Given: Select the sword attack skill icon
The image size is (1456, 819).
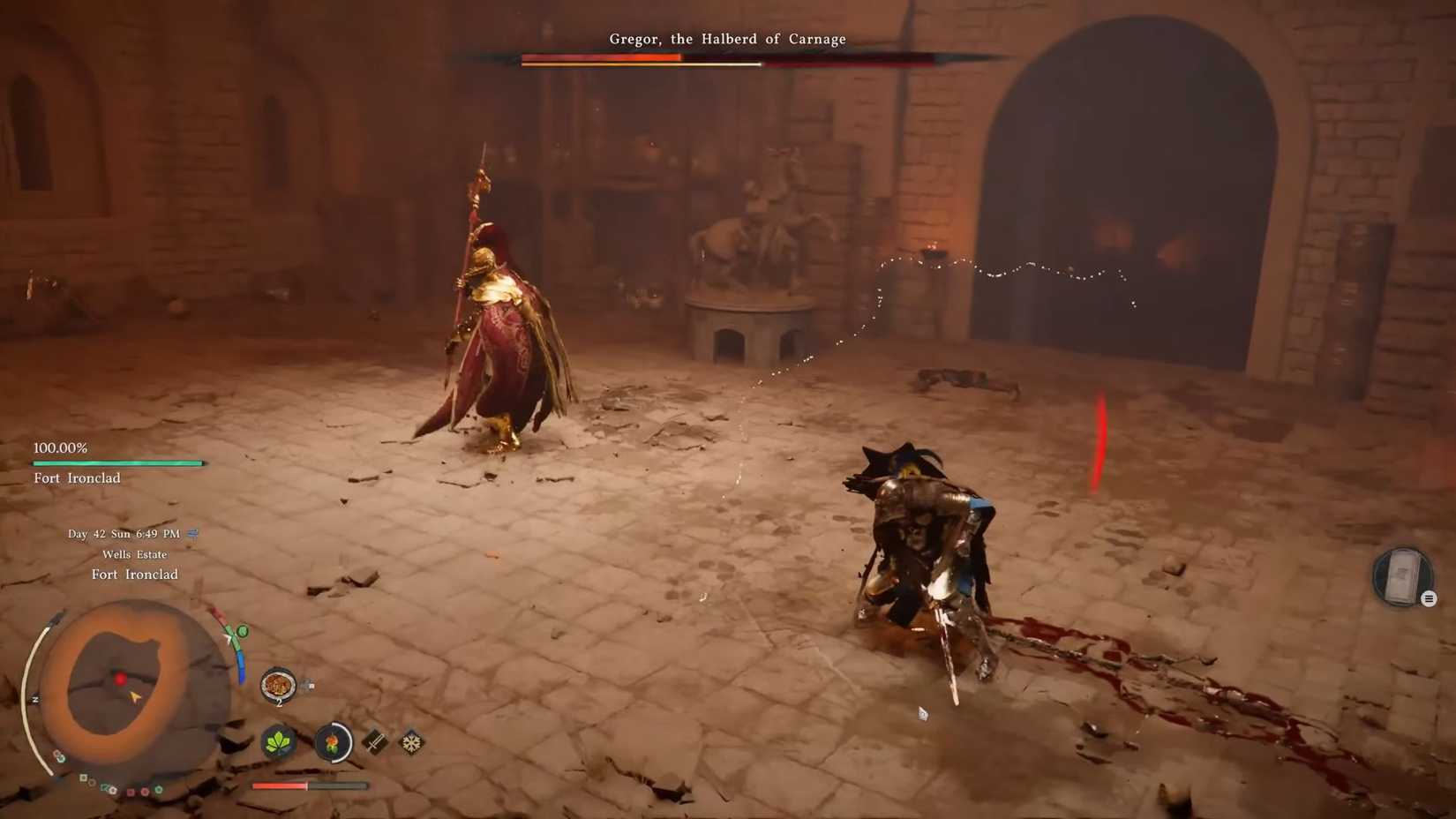Looking at the screenshot, I should point(374,742).
